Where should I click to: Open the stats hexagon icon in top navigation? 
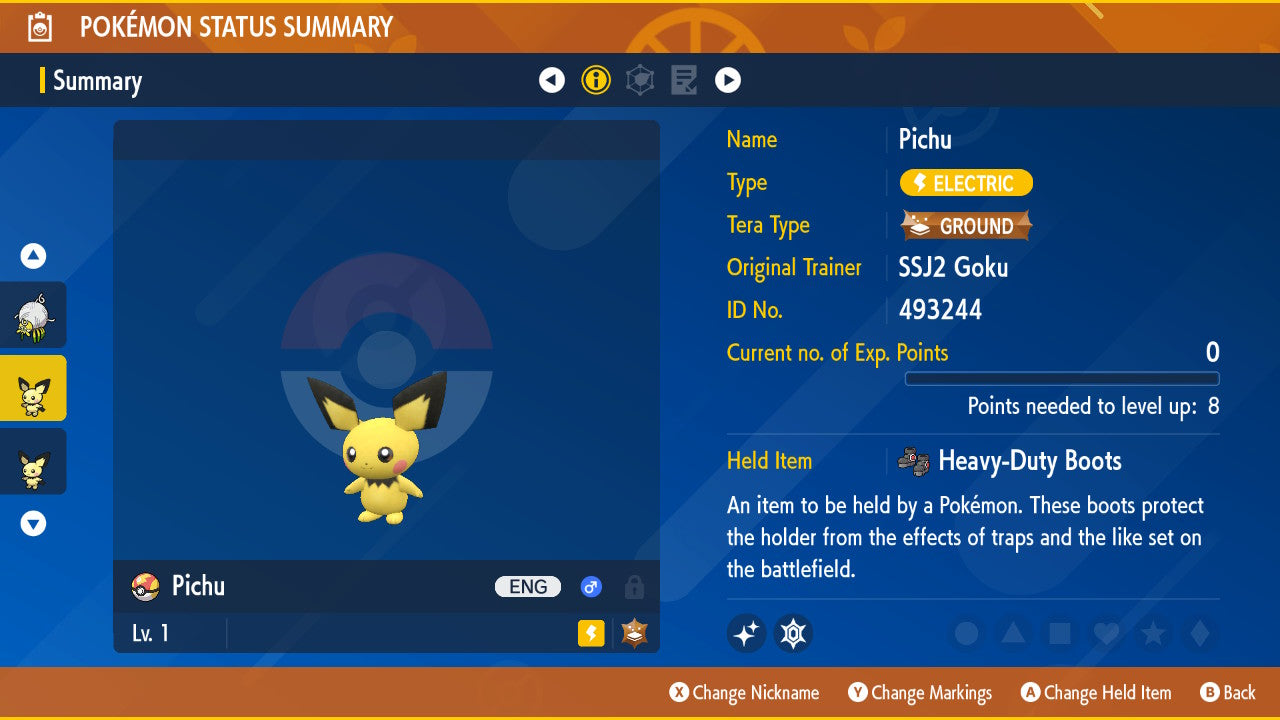640,79
